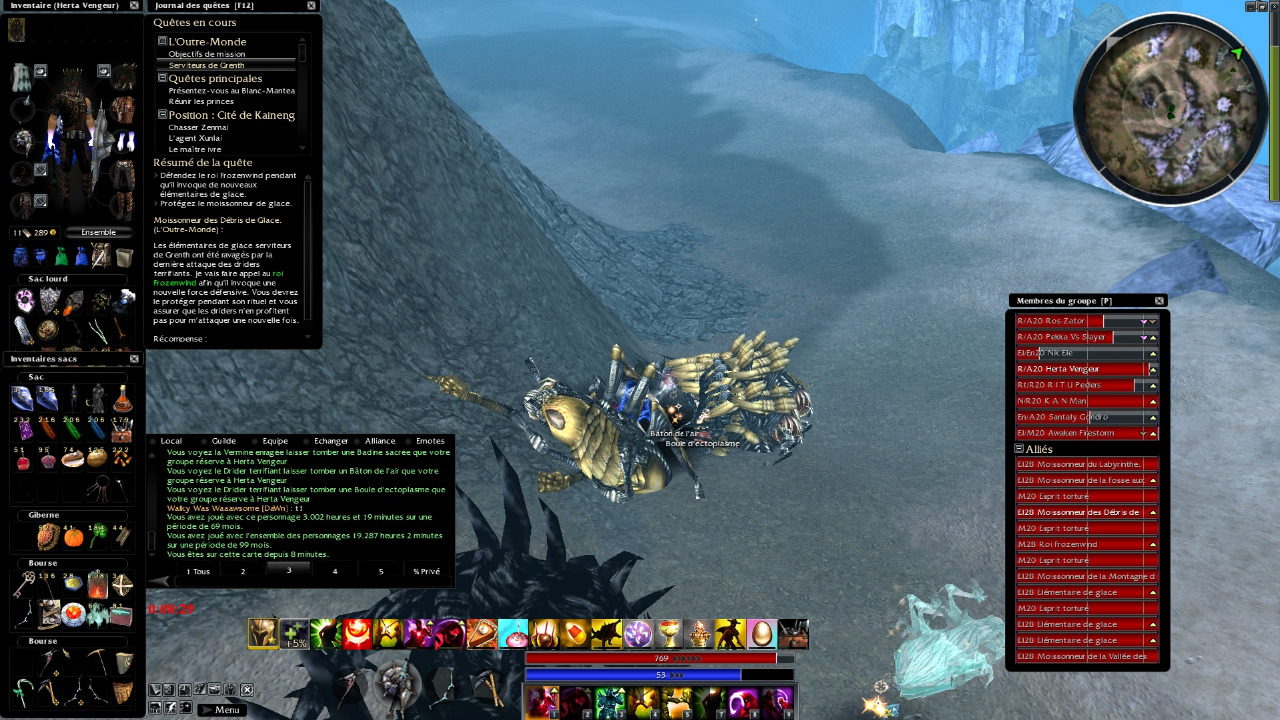Click the golden egg effect icon
This screenshot has height=720, width=1280.
click(x=761, y=634)
